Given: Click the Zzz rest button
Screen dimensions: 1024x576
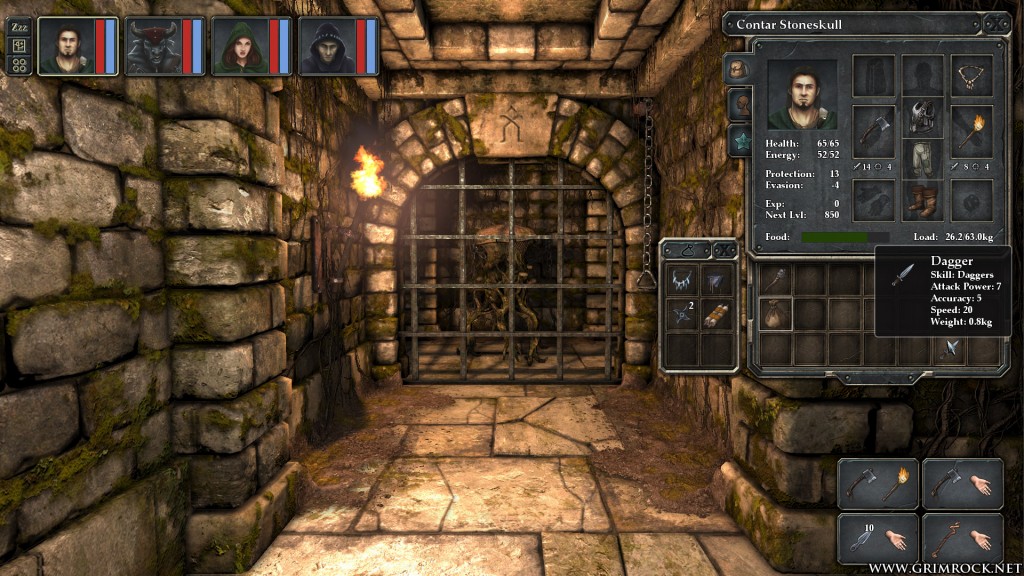Looking at the screenshot, I should pos(18,28).
